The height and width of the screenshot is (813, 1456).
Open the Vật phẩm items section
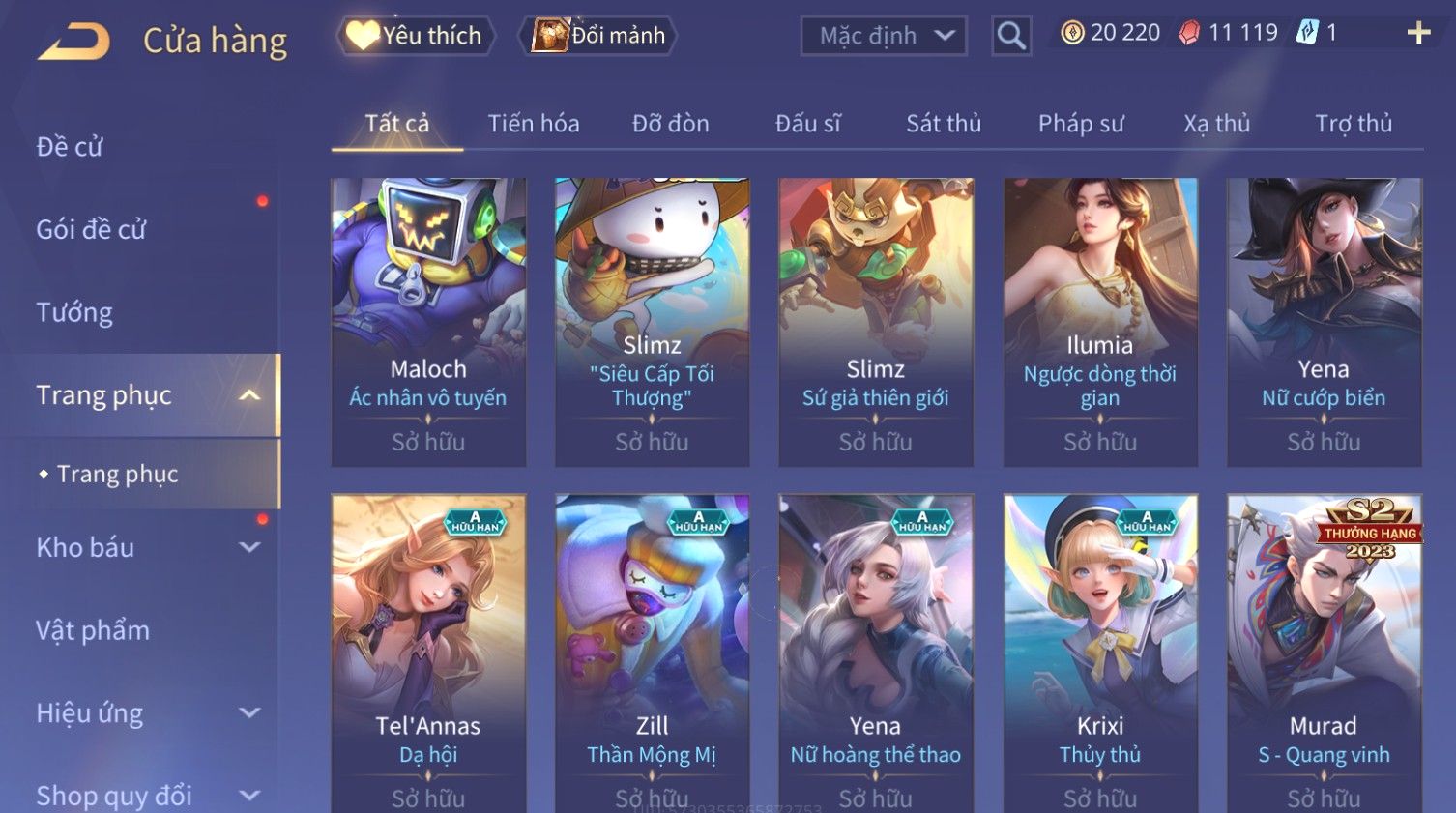tap(93, 630)
